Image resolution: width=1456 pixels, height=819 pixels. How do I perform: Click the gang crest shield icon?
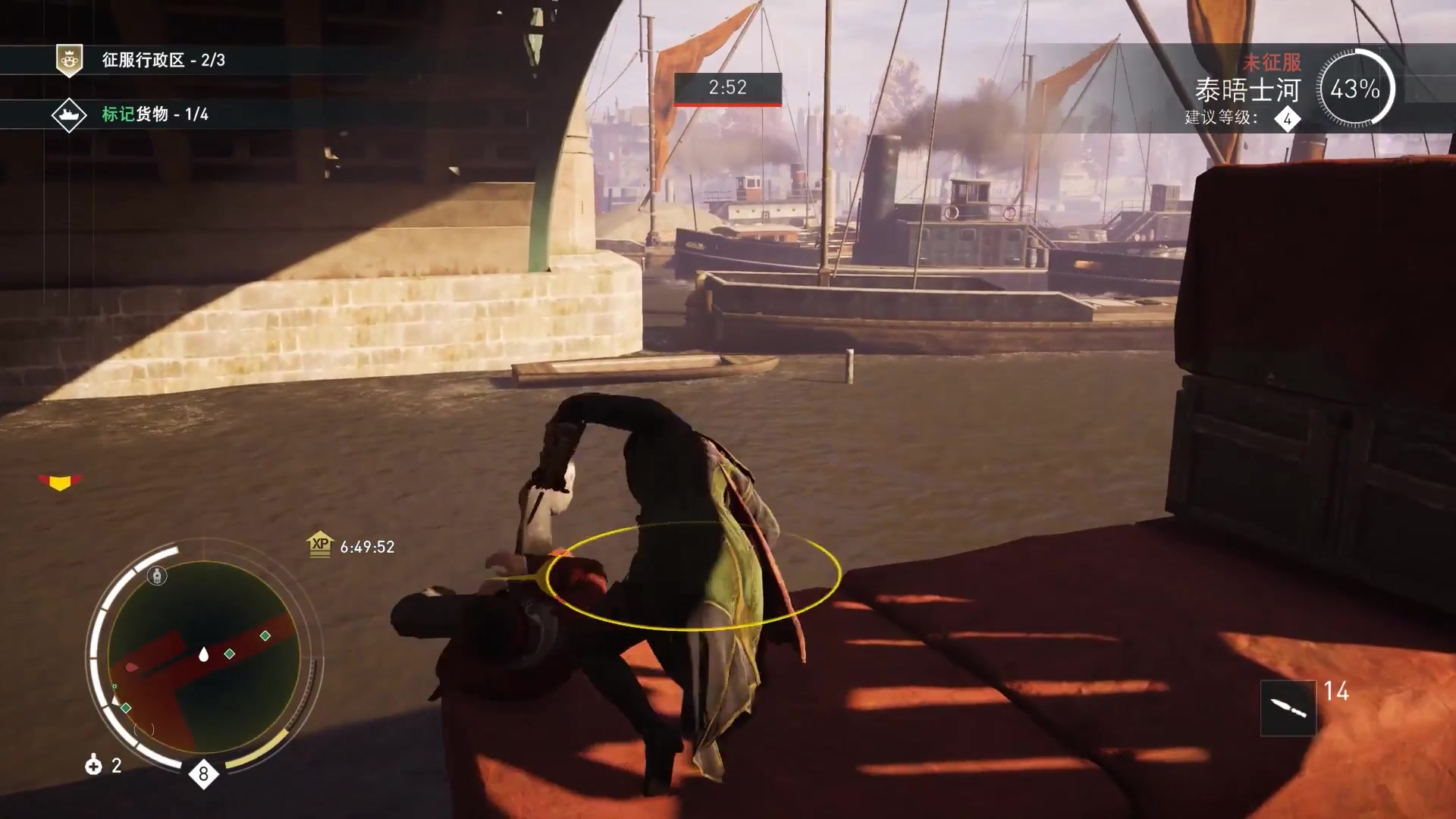69,60
